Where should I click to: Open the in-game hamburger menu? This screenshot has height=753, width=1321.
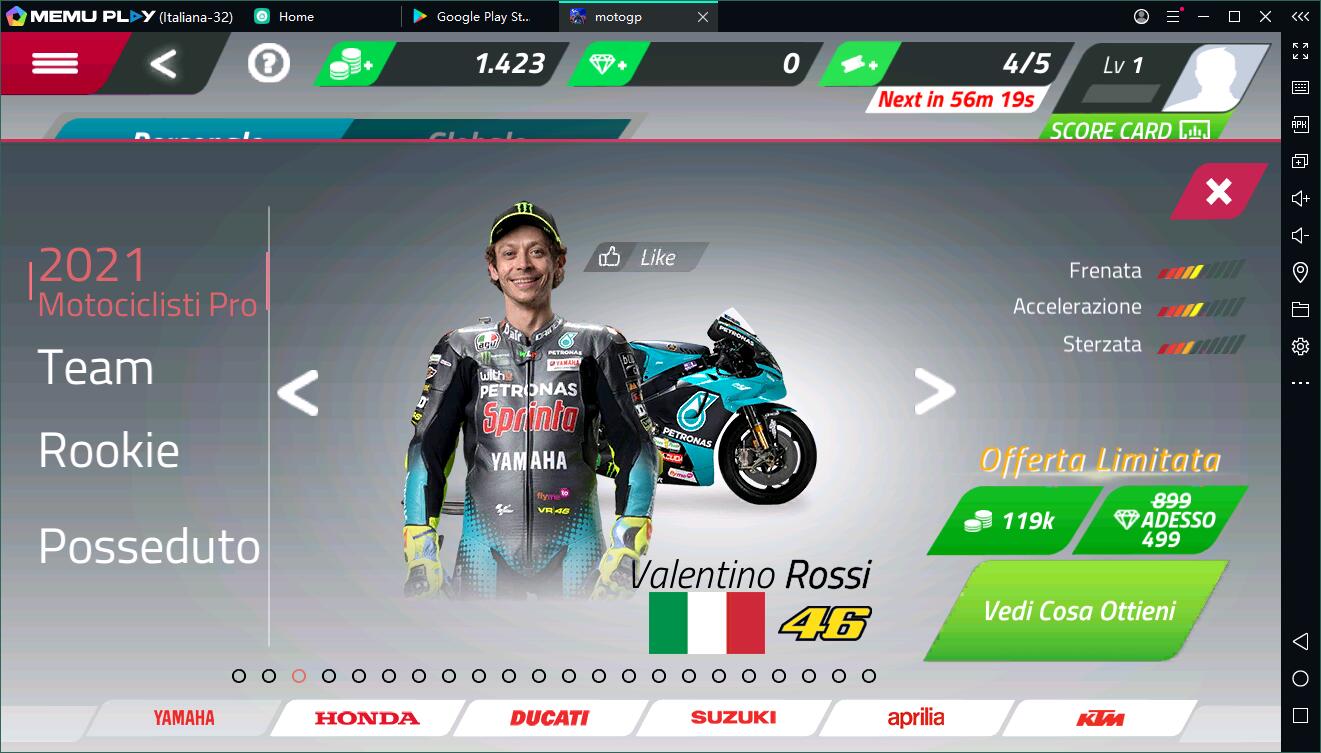point(57,63)
